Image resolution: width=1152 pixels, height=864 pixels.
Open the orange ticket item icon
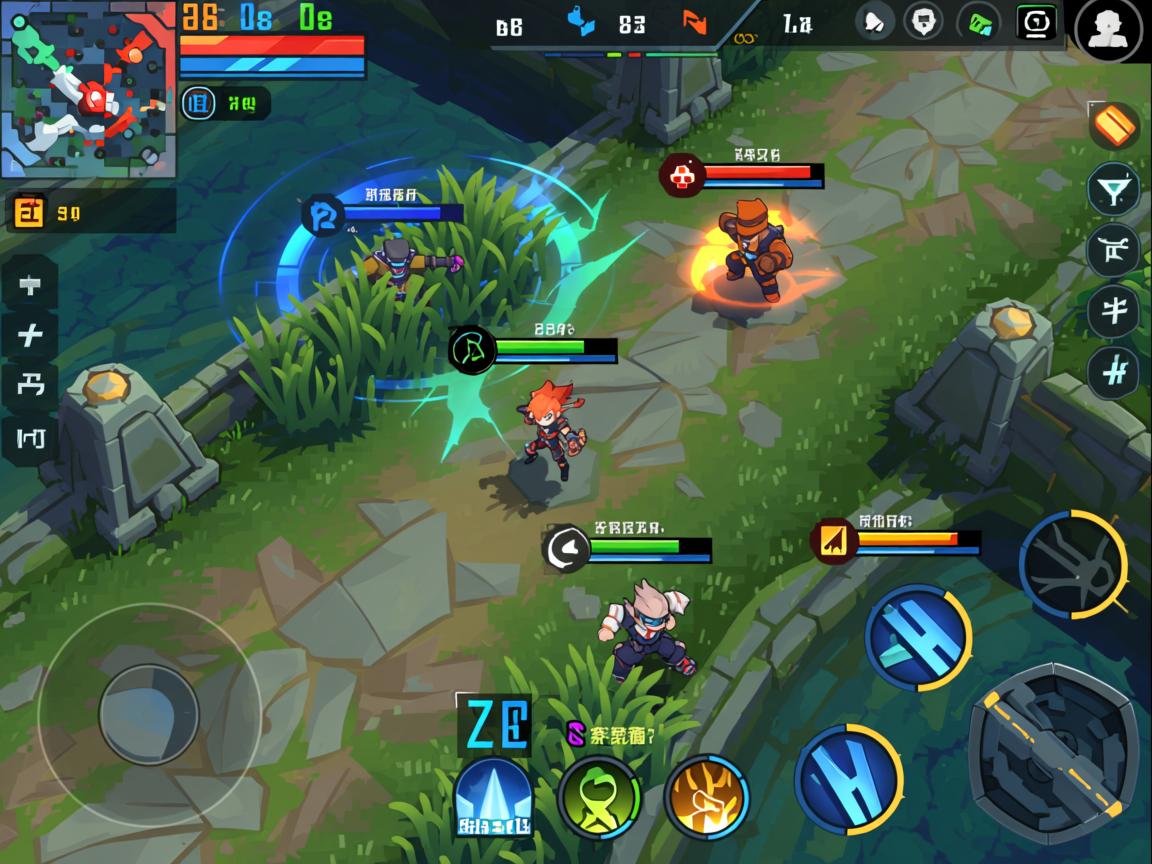click(1114, 126)
